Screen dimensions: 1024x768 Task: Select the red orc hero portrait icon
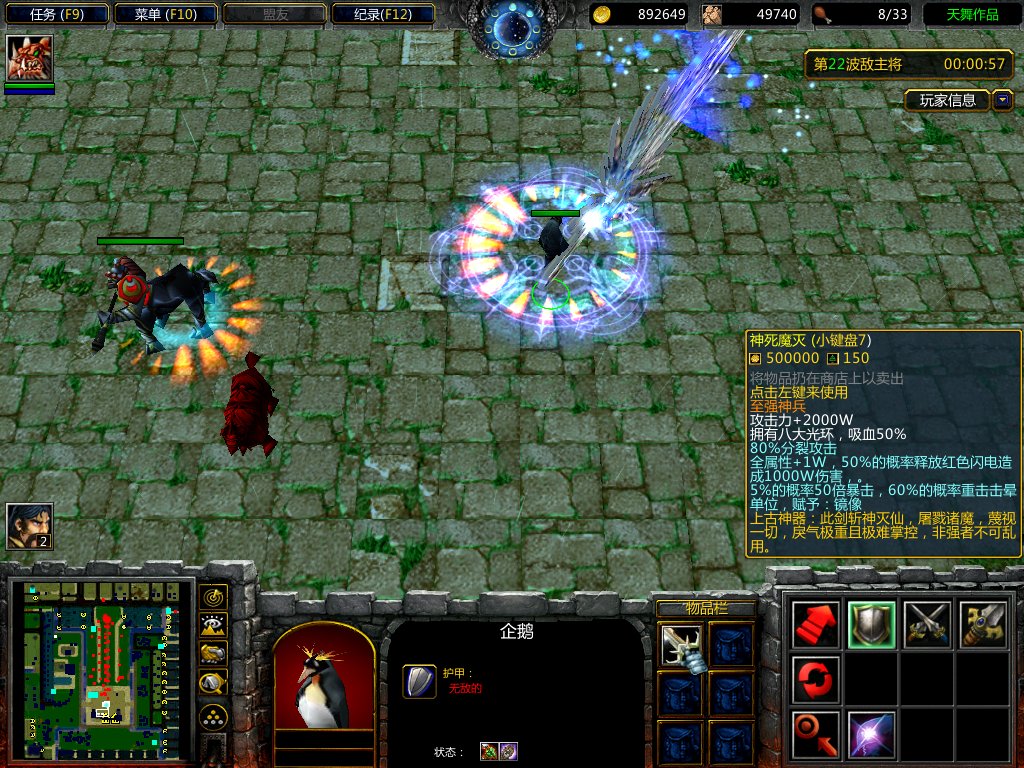point(29,59)
